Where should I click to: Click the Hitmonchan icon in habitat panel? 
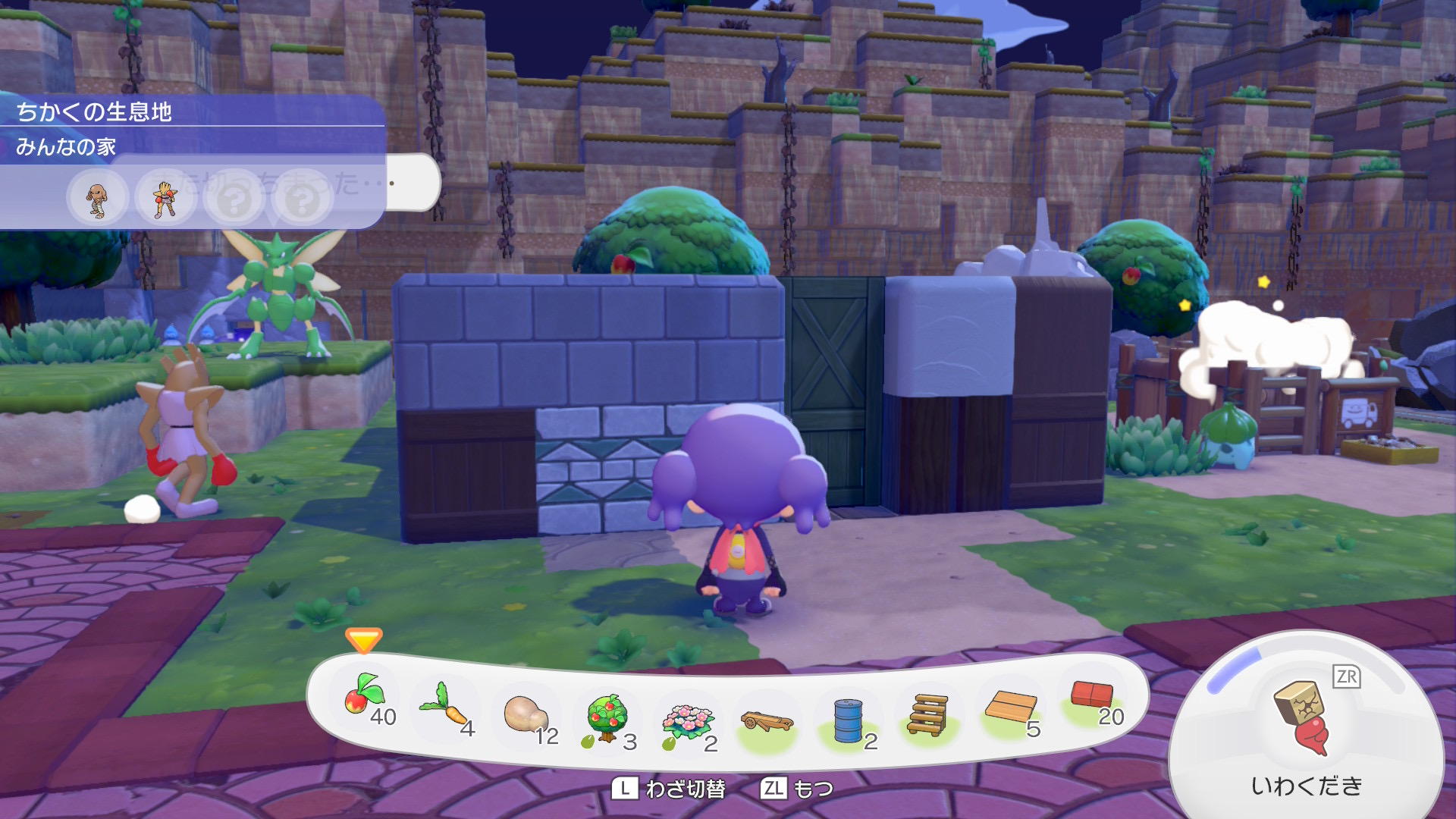[x=165, y=200]
